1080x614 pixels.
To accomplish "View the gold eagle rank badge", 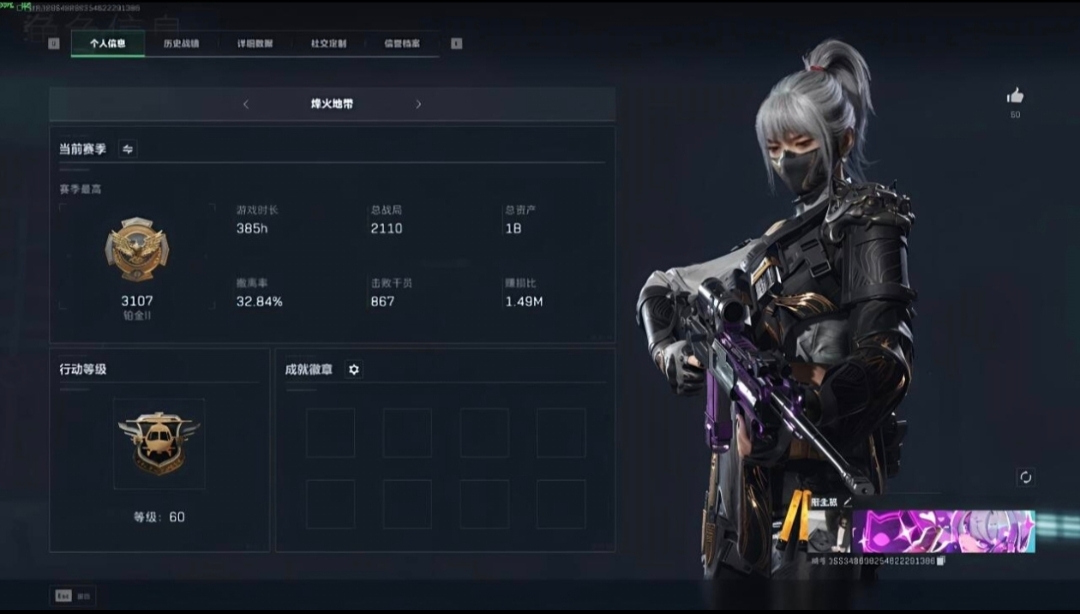I will tap(137, 249).
